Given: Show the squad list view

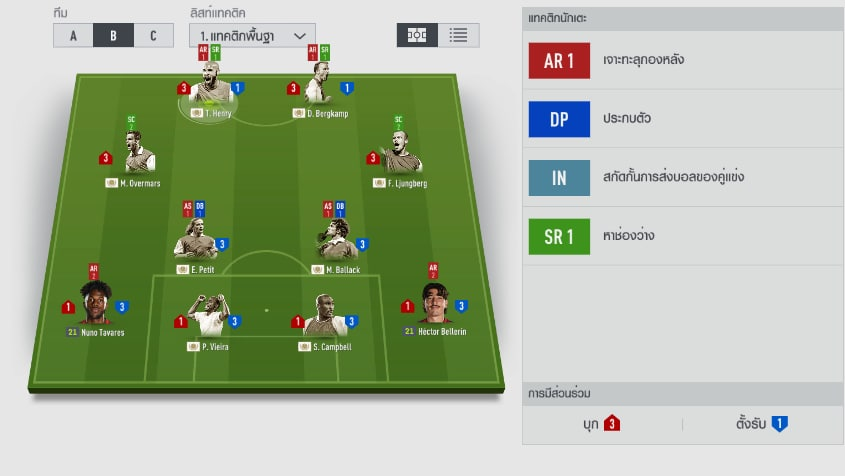Looking at the screenshot, I should [459, 35].
